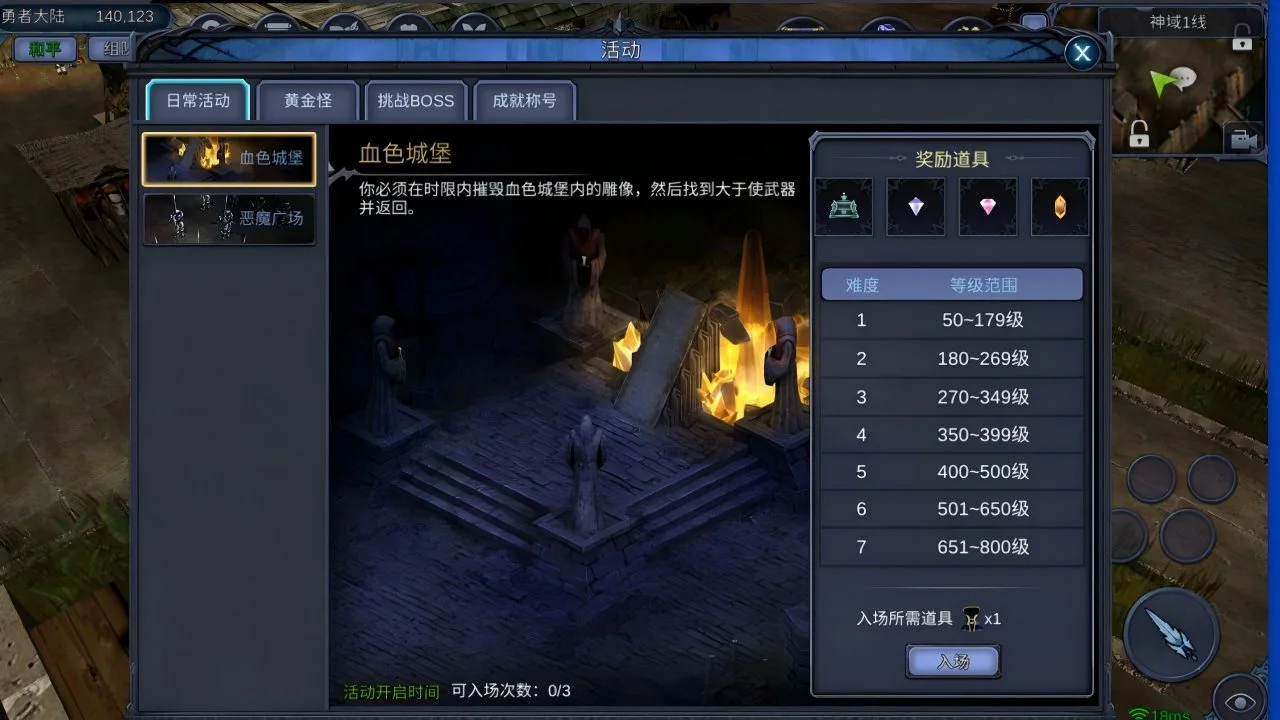The height and width of the screenshot is (720, 1280).
Task: Open the 挑战BOSS tab
Action: [416, 100]
